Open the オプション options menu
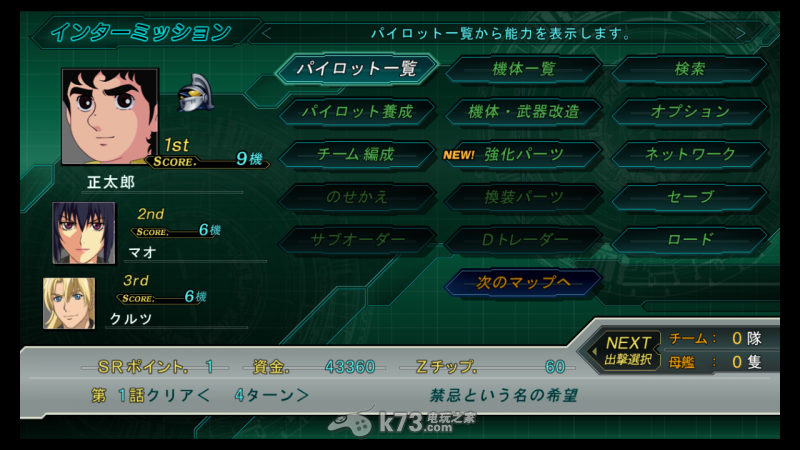The image size is (800, 450). pyautogui.click(x=690, y=111)
